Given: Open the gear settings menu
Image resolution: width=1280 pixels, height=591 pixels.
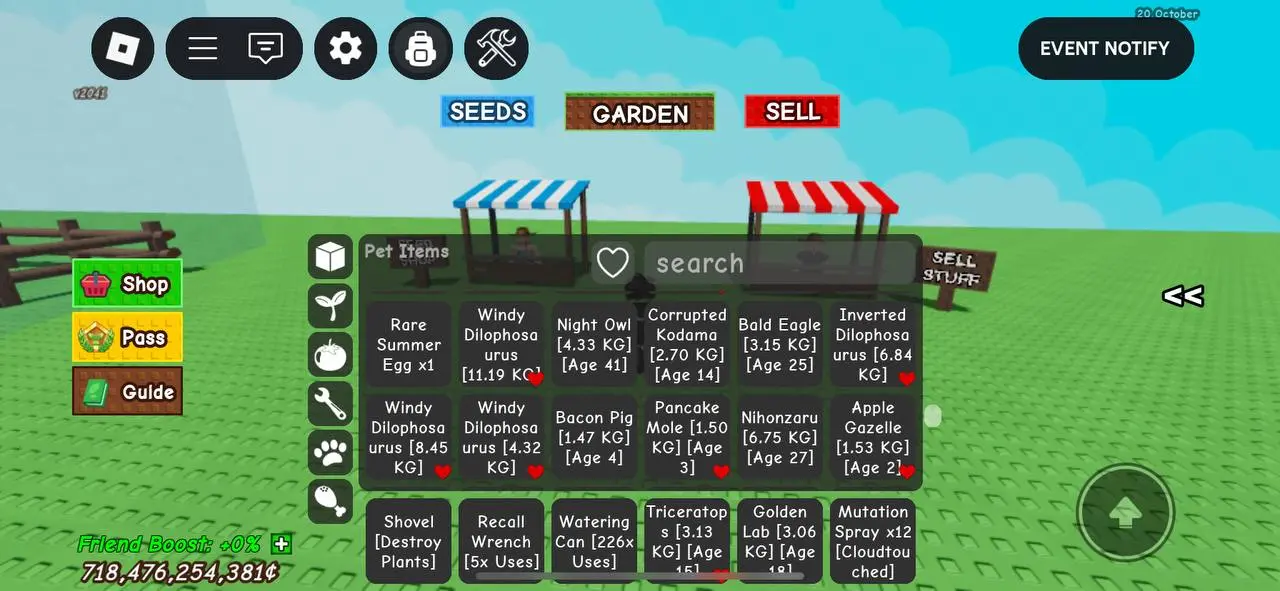Looking at the screenshot, I should tap(346, 48).
